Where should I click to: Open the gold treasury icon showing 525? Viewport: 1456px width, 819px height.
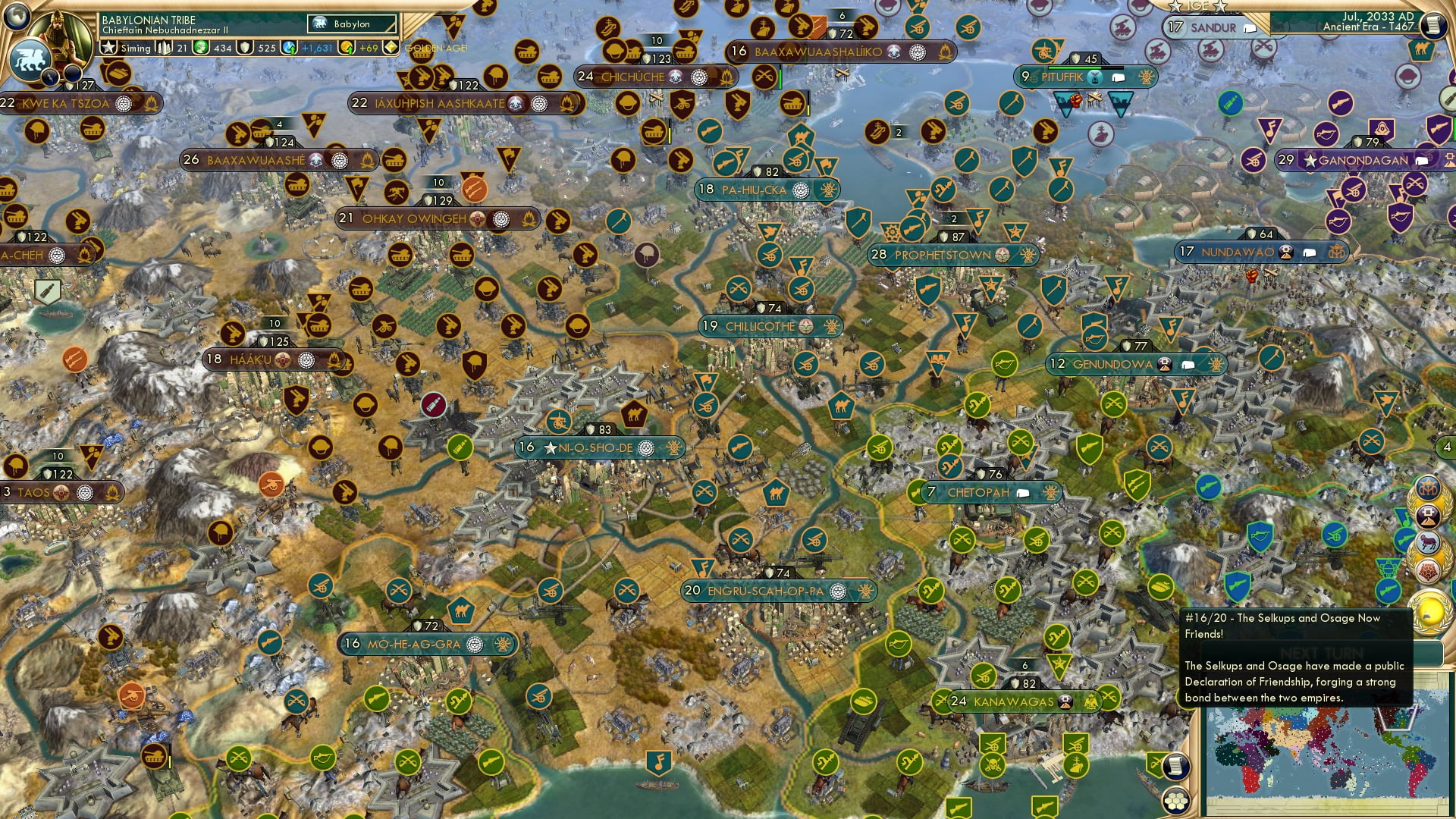tap(243, 46)
